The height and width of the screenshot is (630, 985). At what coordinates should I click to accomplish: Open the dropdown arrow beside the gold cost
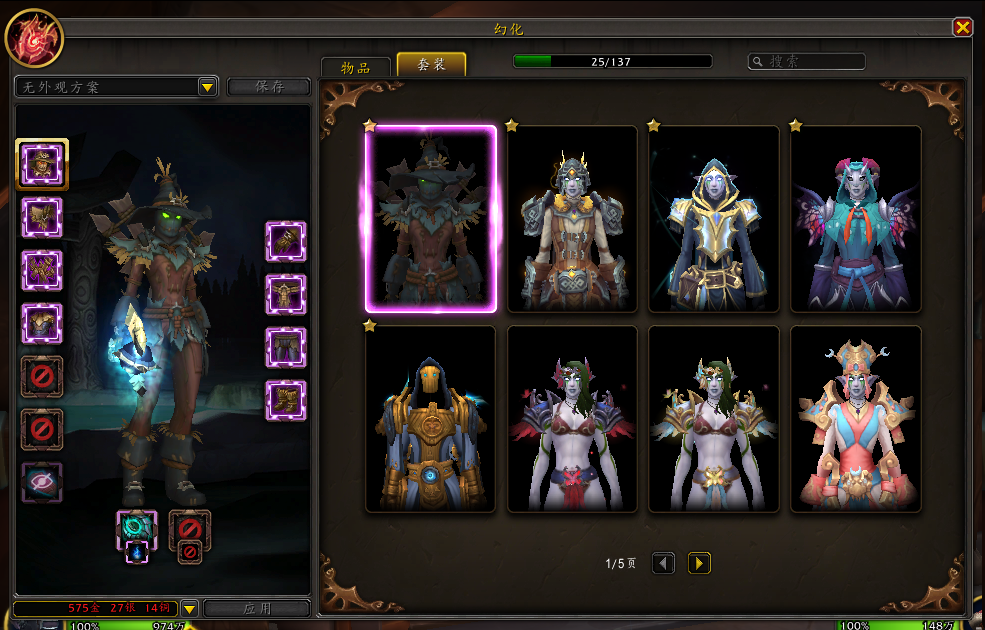(x=189, y=608)
